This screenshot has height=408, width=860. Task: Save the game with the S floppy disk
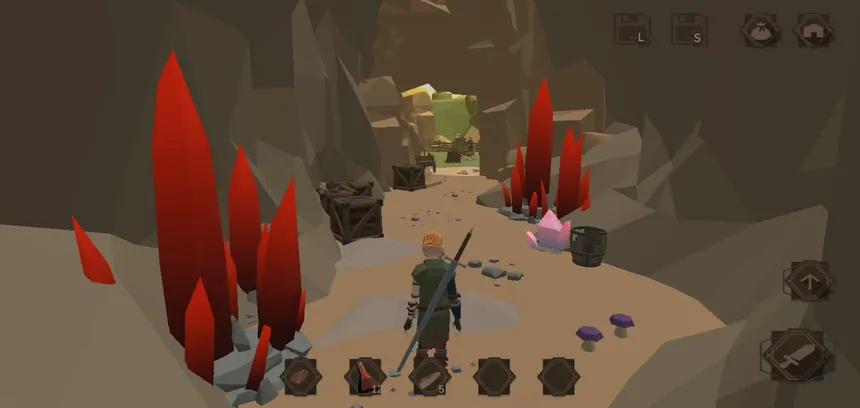pos(688,30)
